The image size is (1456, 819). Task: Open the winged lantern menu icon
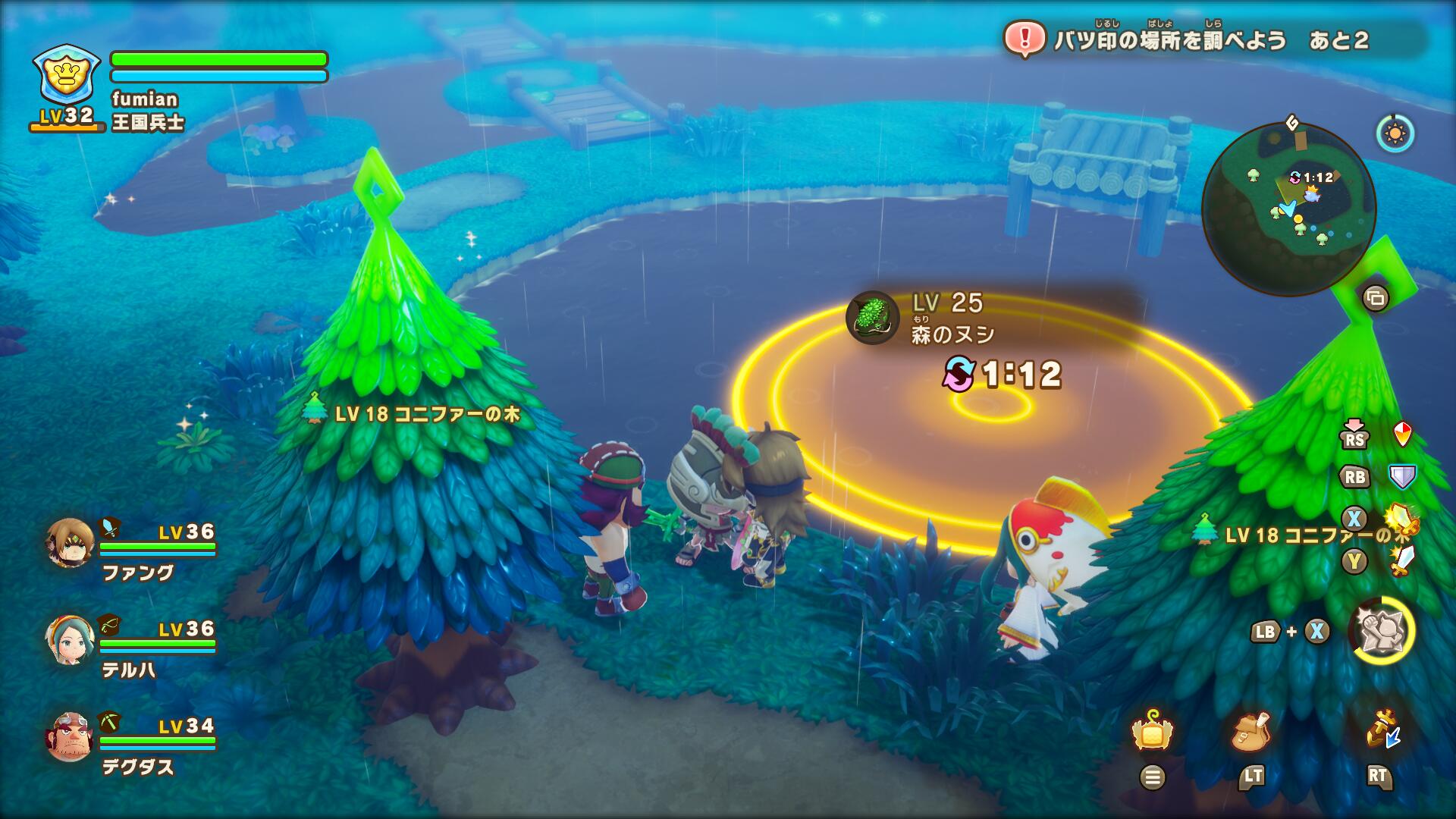click(1153, 733)
